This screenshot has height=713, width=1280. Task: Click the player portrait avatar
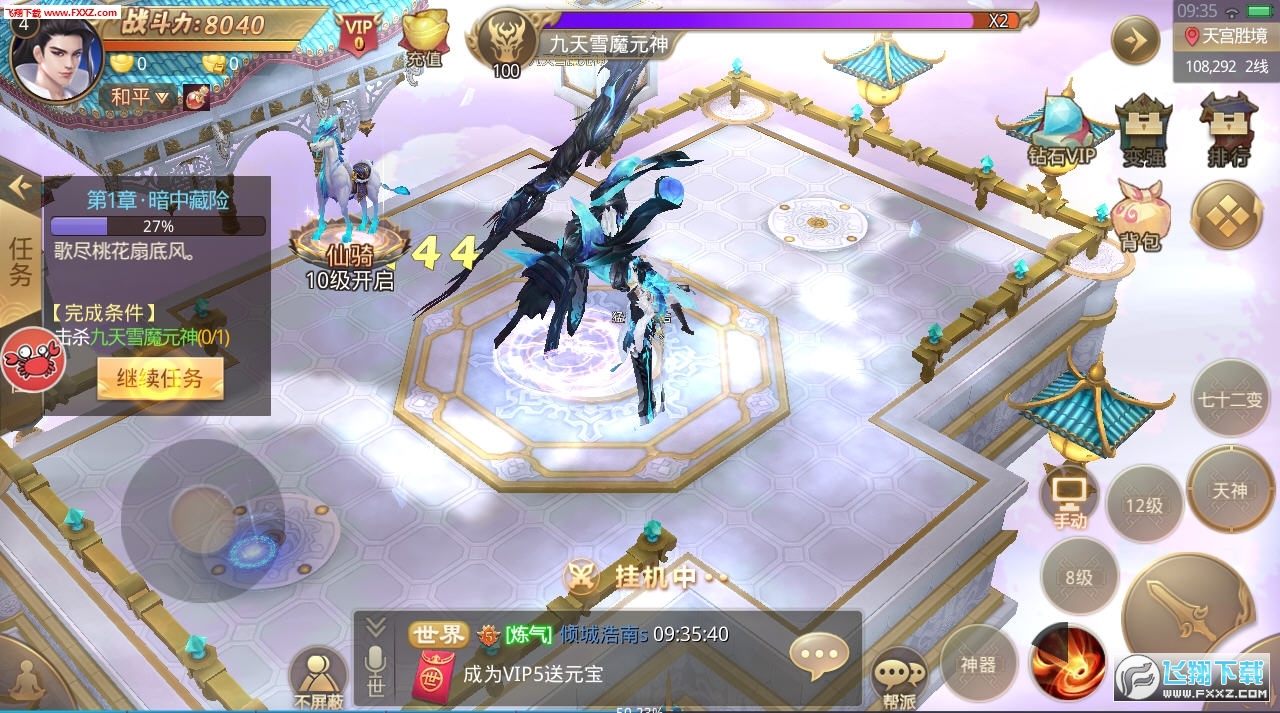pyautogui.click(x=58, y=58)
